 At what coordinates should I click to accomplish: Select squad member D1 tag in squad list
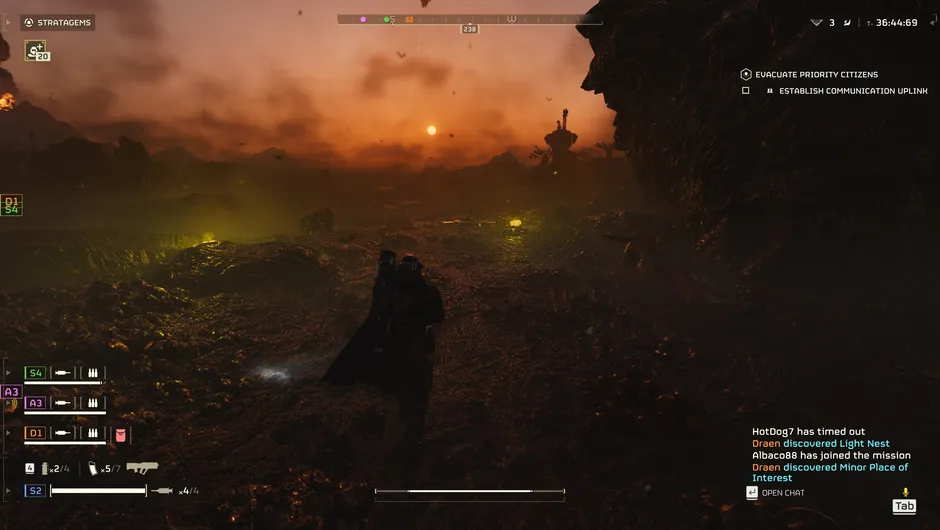pyautogui.click(x=35, y=434)
